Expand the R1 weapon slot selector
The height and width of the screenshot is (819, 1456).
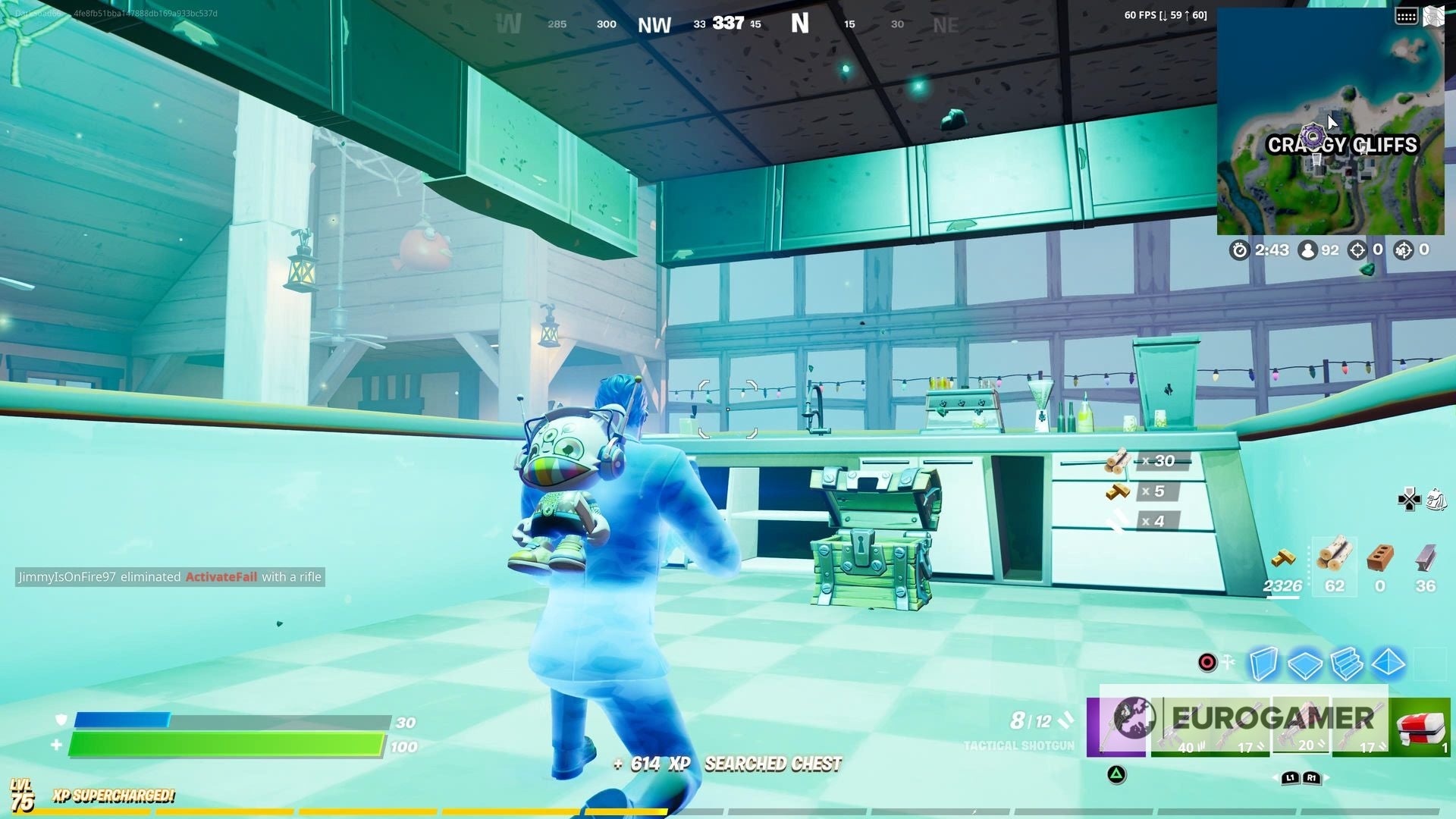[1311, 779]
